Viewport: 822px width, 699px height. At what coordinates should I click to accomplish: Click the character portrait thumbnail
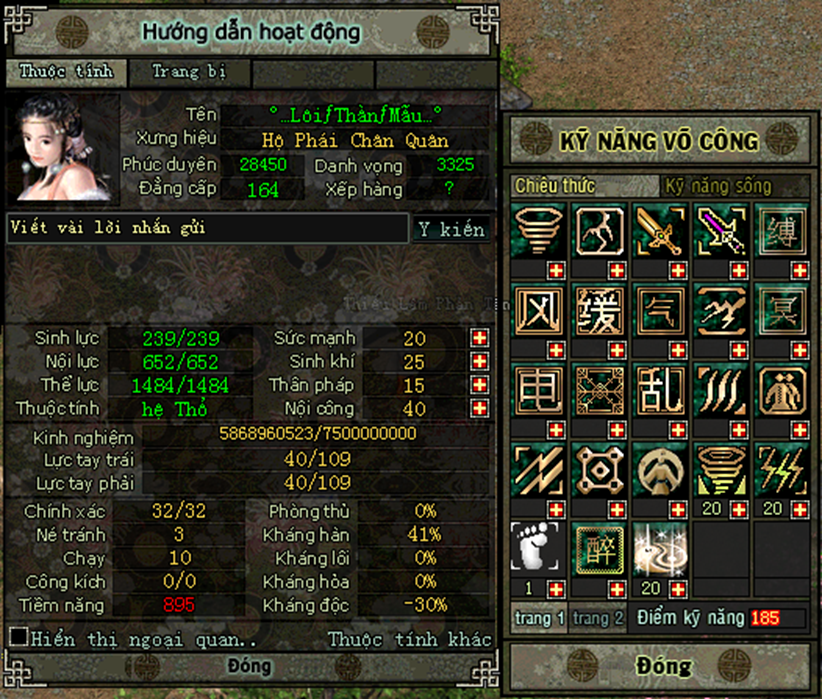pos(62,148)
